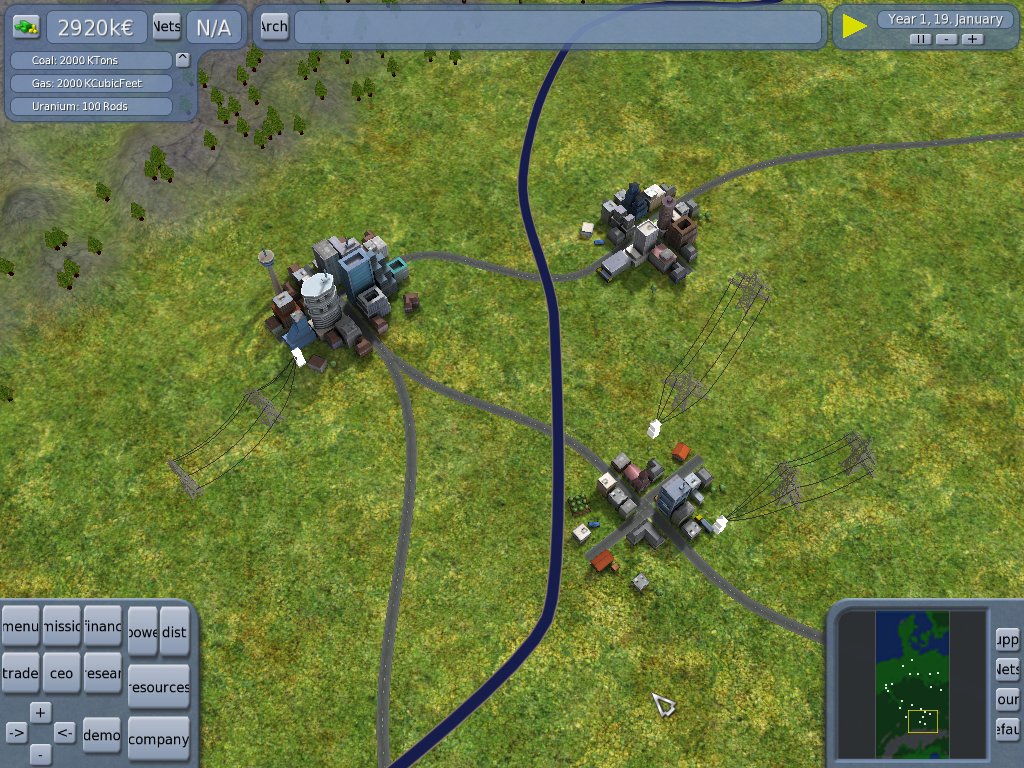Open the trade panel
The image size is (1024, 768).
[x=20, y=673]
